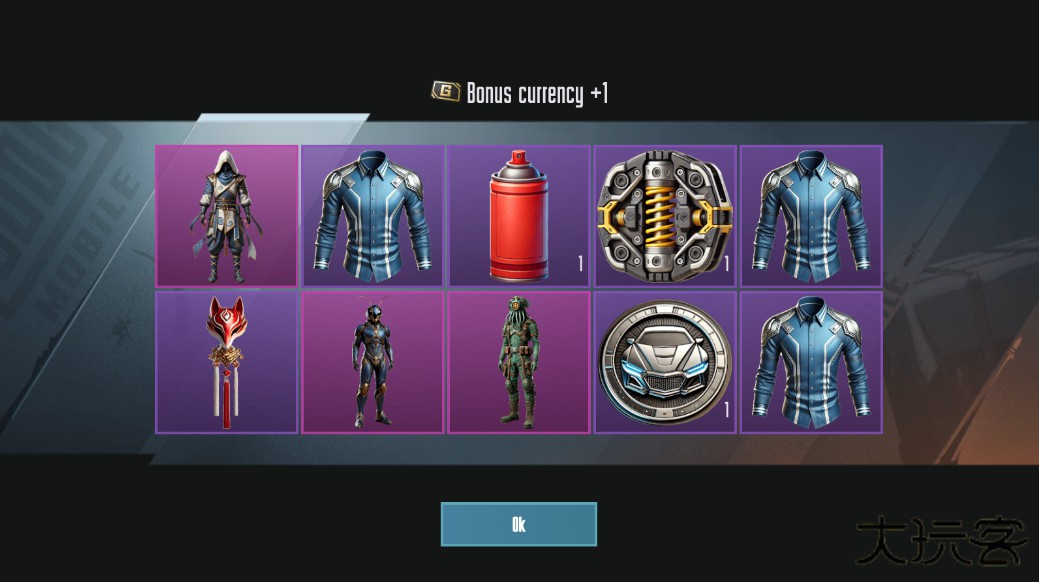Confirm rewards with the Ok button
This screenshot has height=582, width=1039.
tap(518, 524)
